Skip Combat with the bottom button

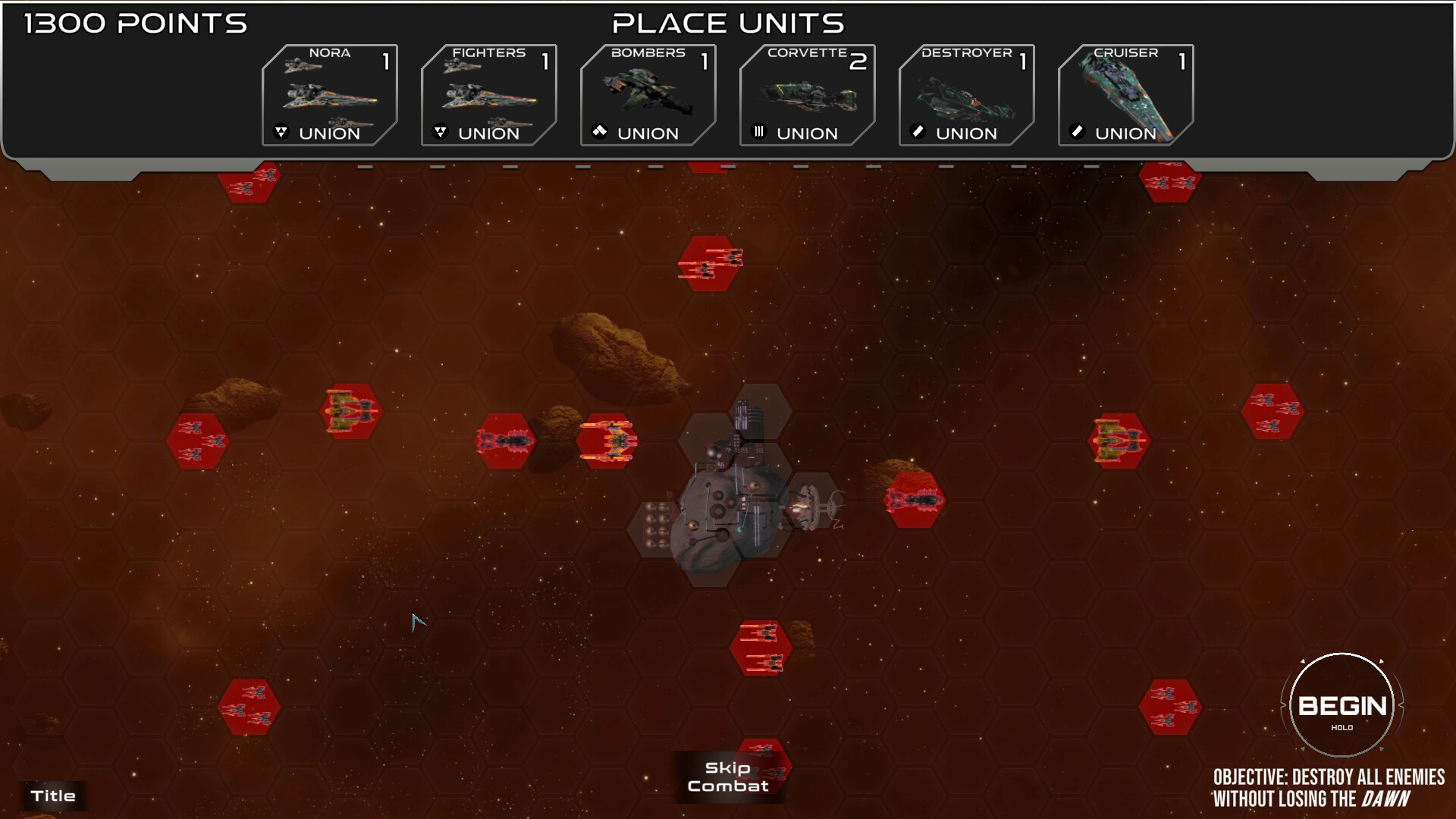pyautogui.click(x=728, y=777)
